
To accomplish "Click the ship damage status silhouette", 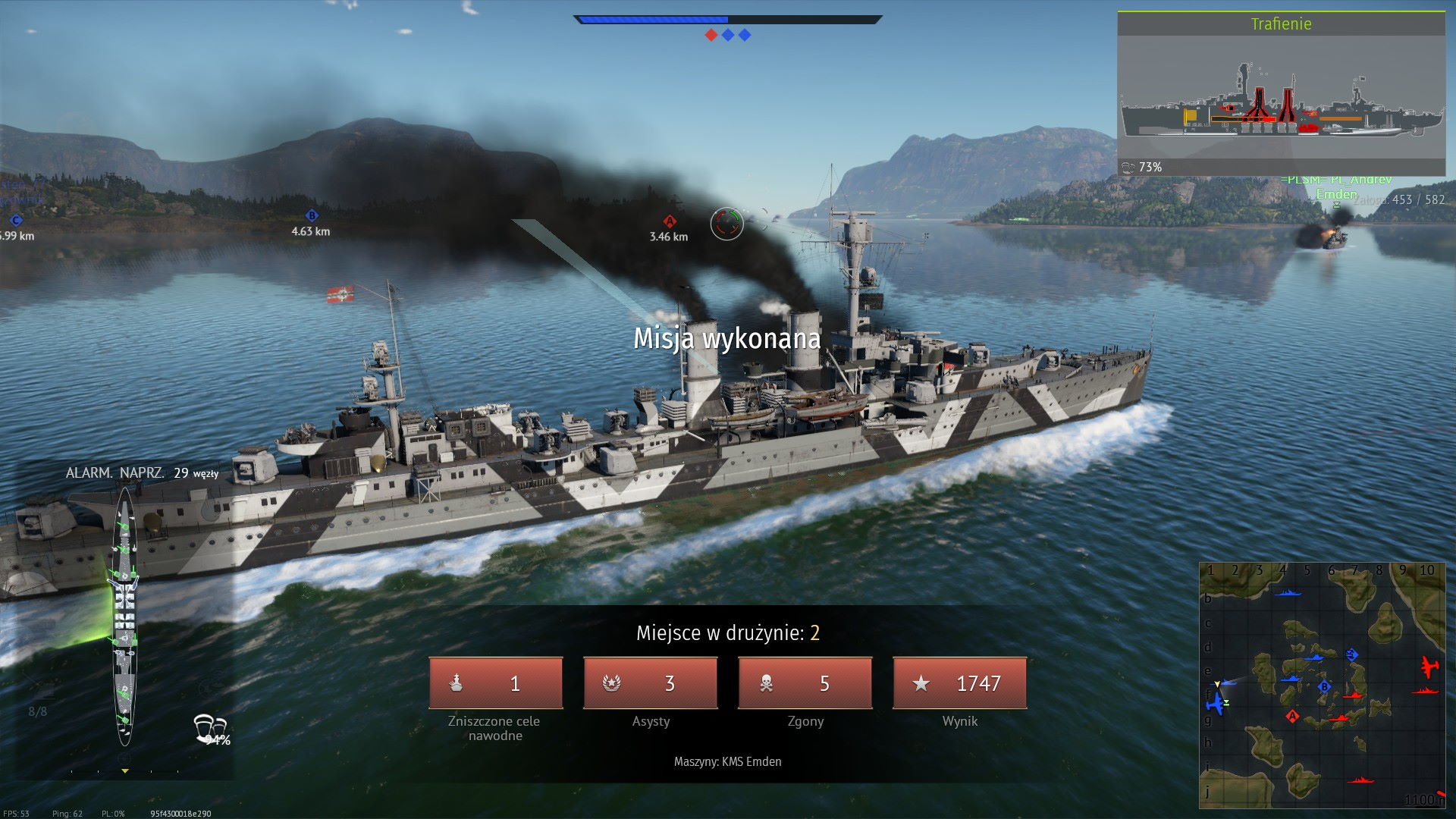I will (124, 616).
